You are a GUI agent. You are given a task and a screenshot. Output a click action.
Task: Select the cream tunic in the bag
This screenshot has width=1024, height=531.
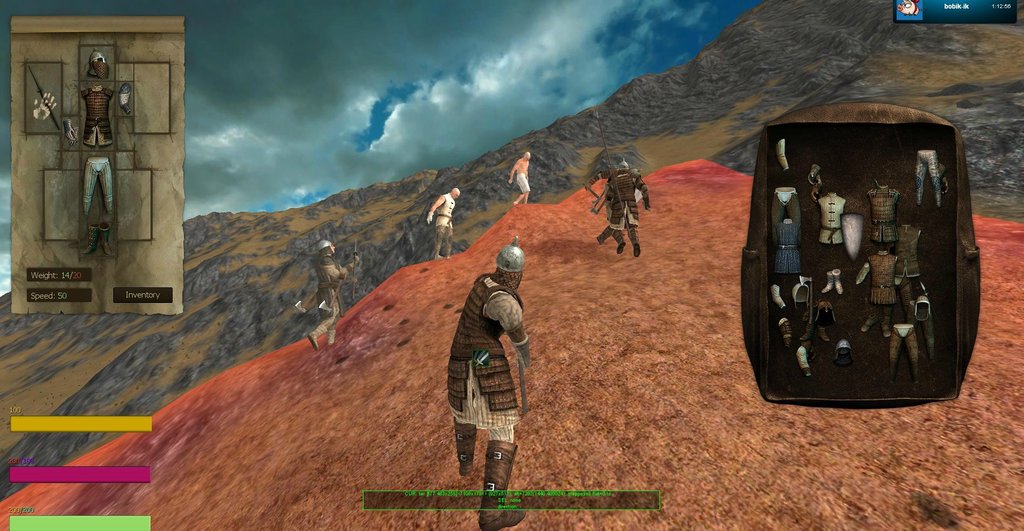(829, 217)
